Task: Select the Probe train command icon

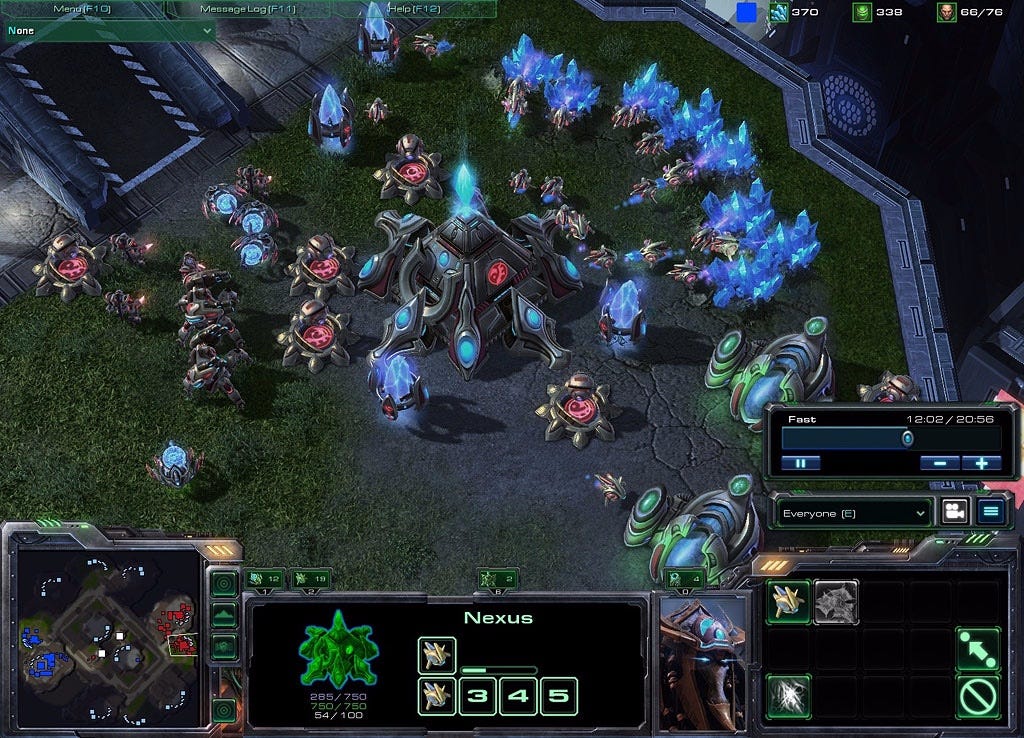Action: (x=788, y=602)
